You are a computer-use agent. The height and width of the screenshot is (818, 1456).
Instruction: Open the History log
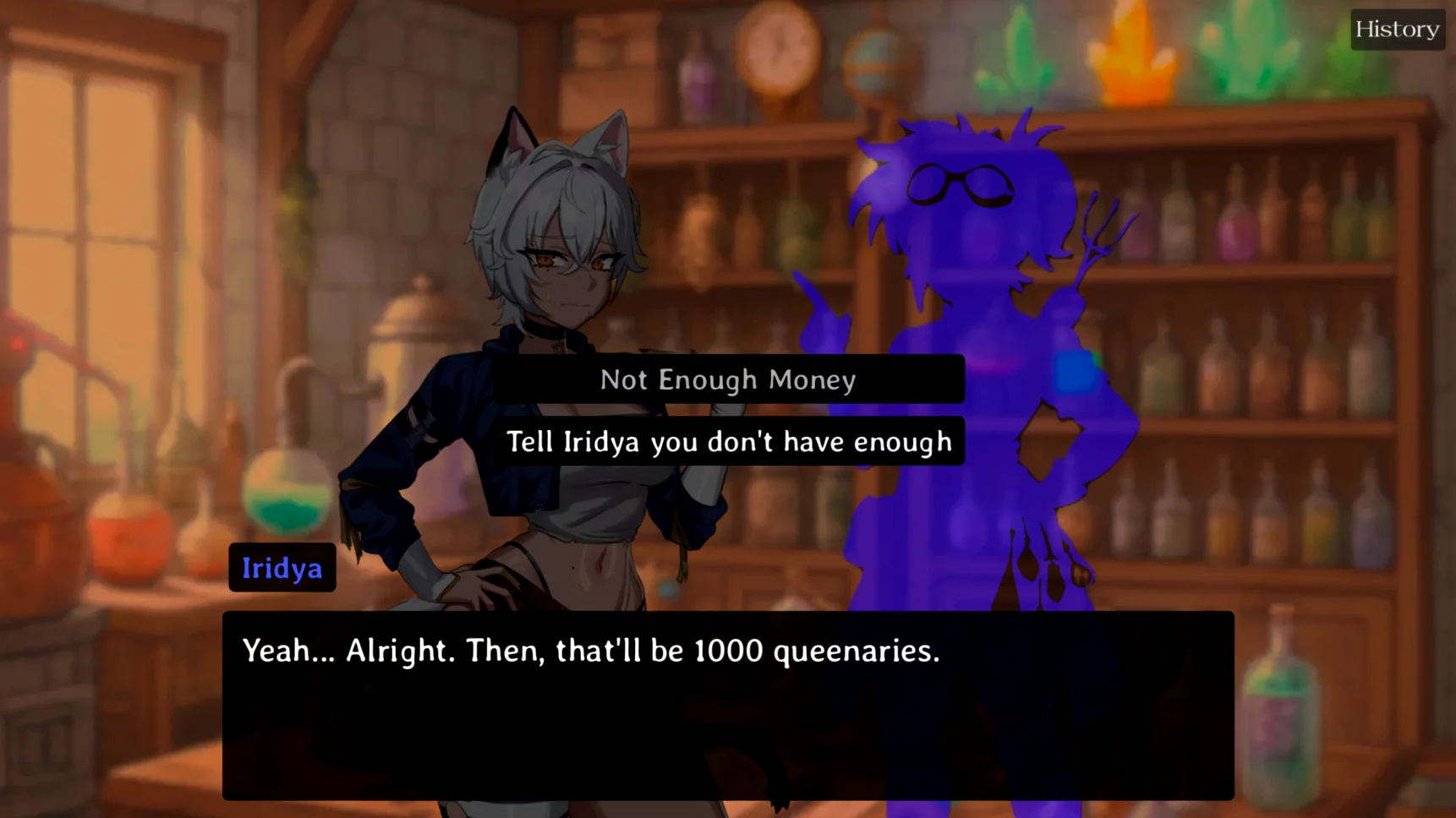1397,30
